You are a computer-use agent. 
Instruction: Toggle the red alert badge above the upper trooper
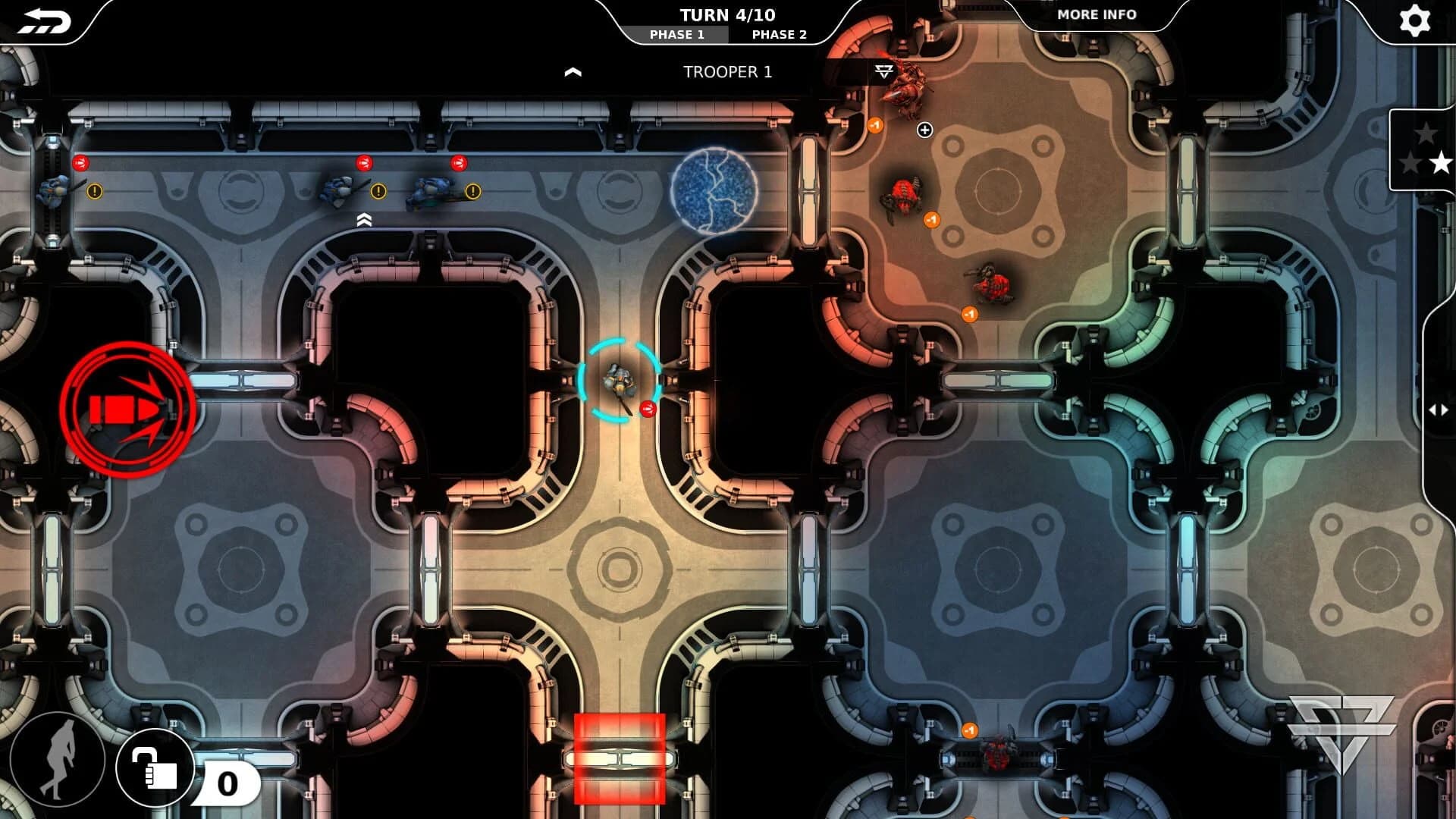pyautogui.click(x=365, y=162)
